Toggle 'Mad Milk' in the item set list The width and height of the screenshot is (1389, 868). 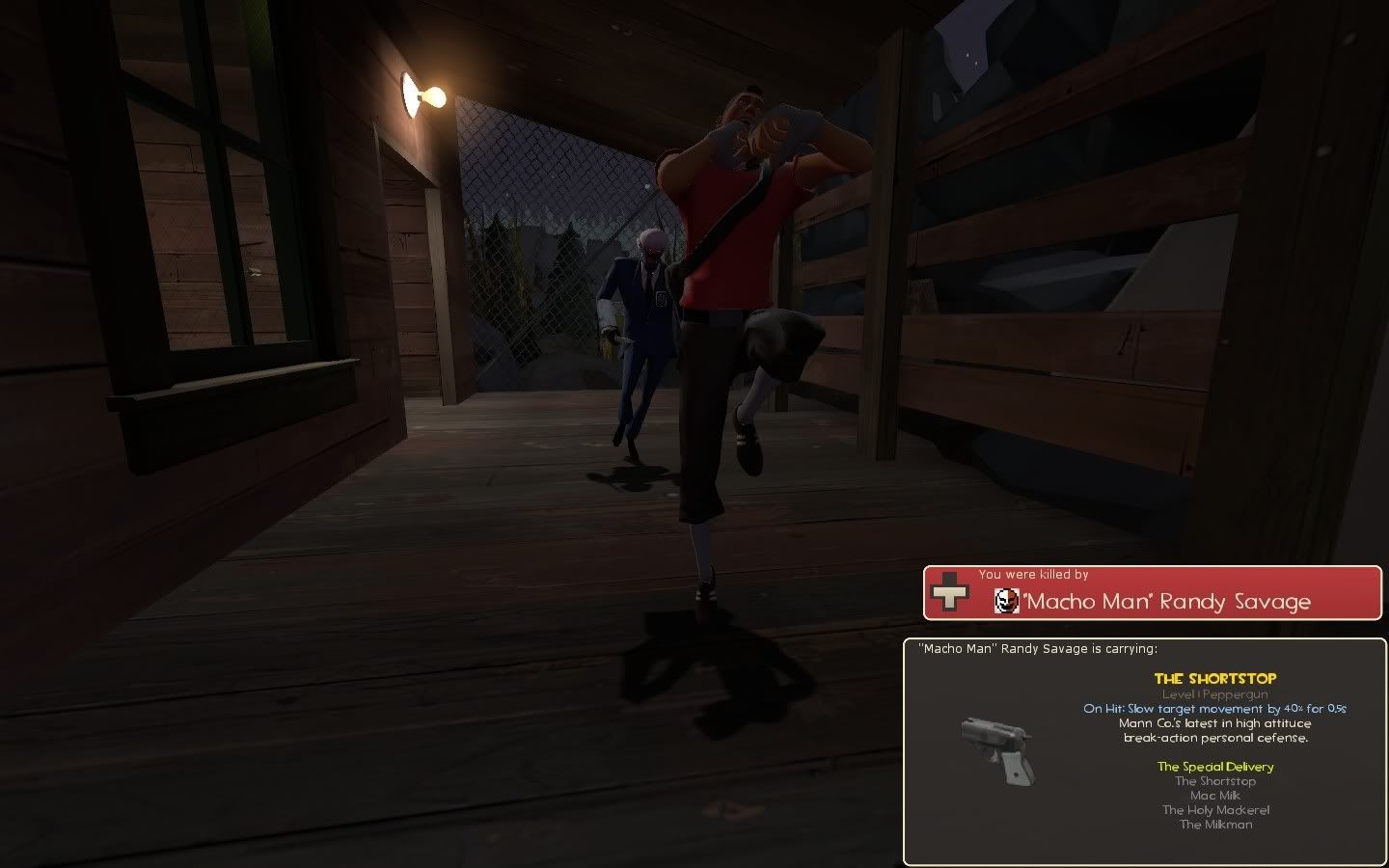1213,796
